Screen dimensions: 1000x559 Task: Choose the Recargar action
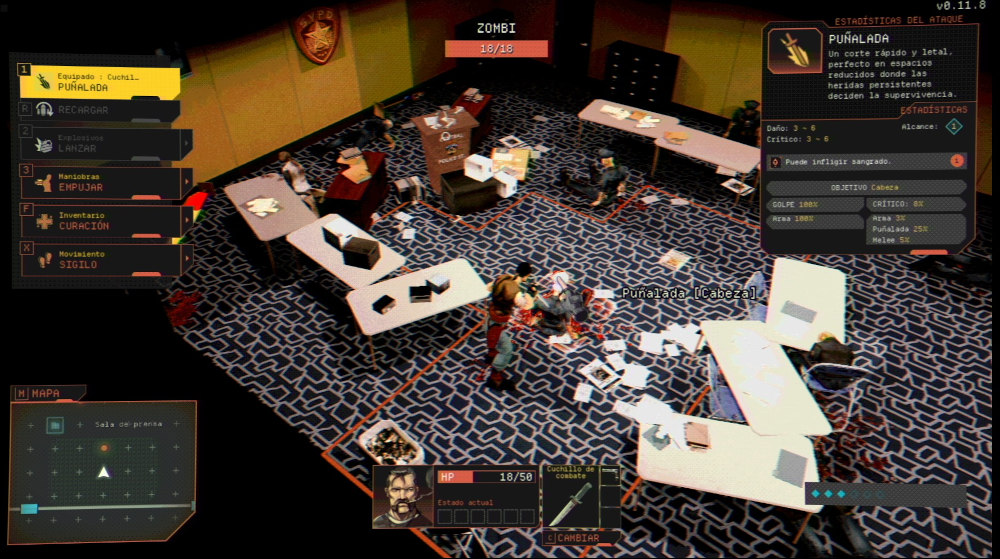tap(98, 110)
